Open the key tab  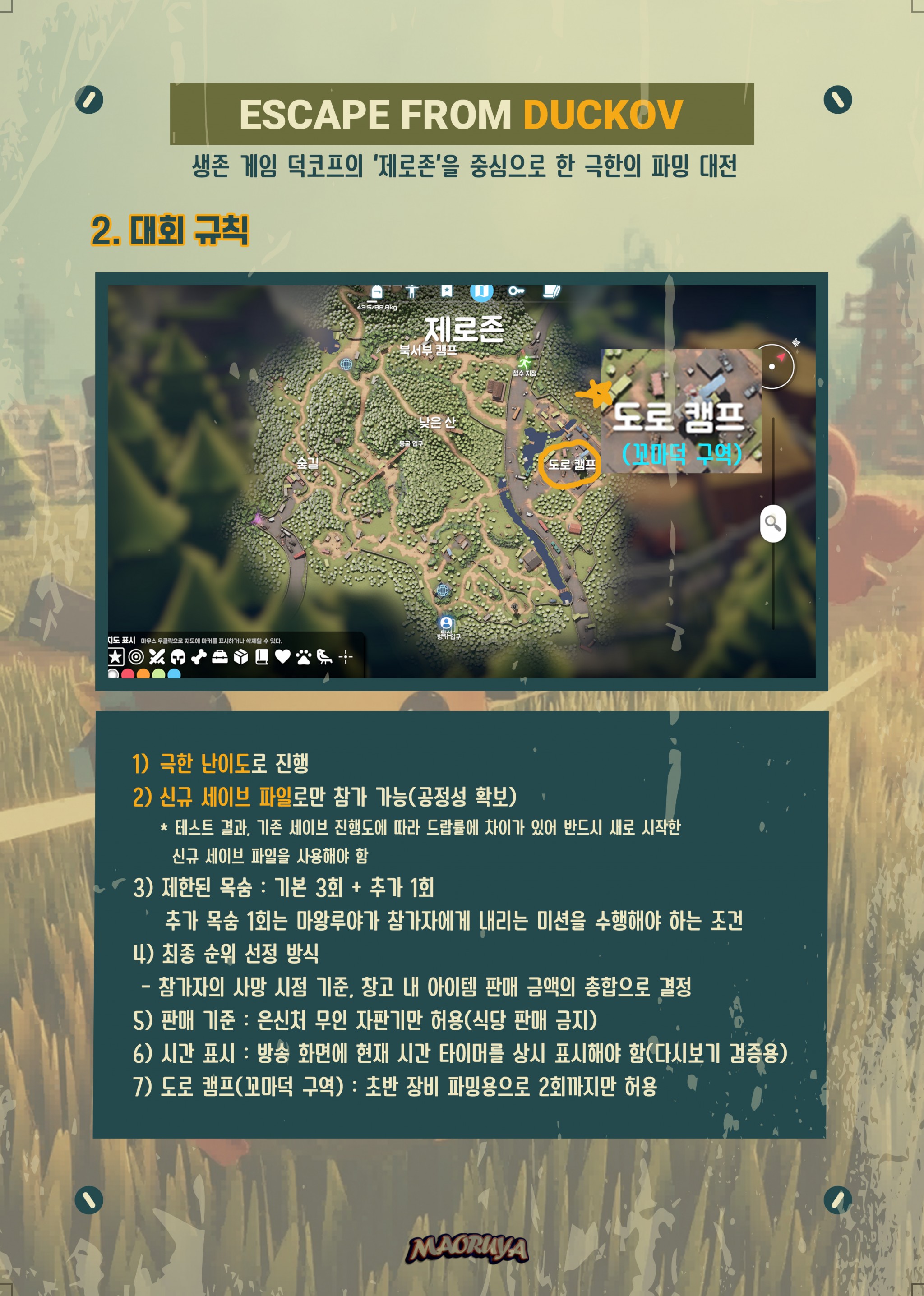tap(516, 291)
